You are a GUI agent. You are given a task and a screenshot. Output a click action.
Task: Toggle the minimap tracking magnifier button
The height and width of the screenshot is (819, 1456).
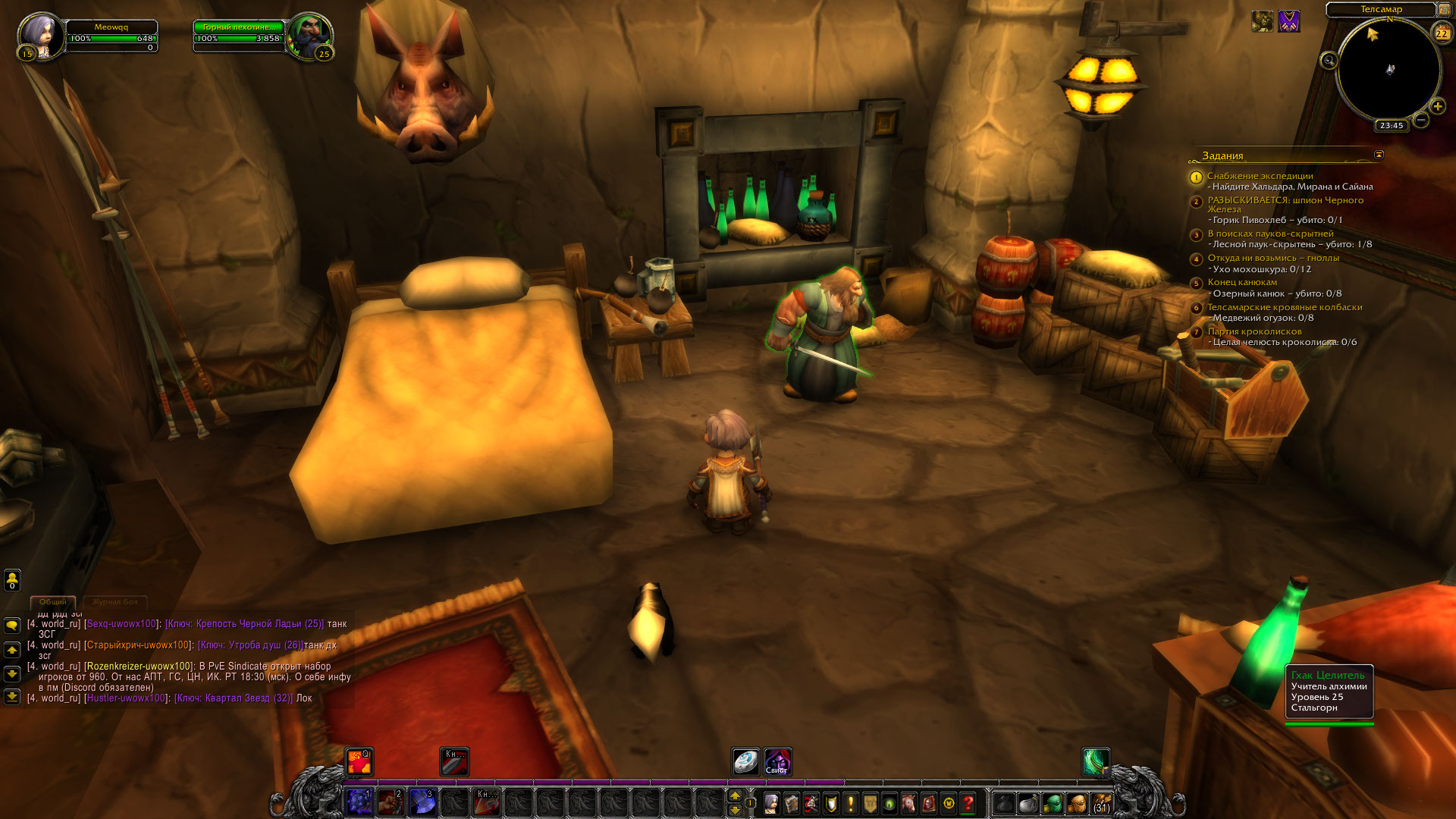(1329, 61)
